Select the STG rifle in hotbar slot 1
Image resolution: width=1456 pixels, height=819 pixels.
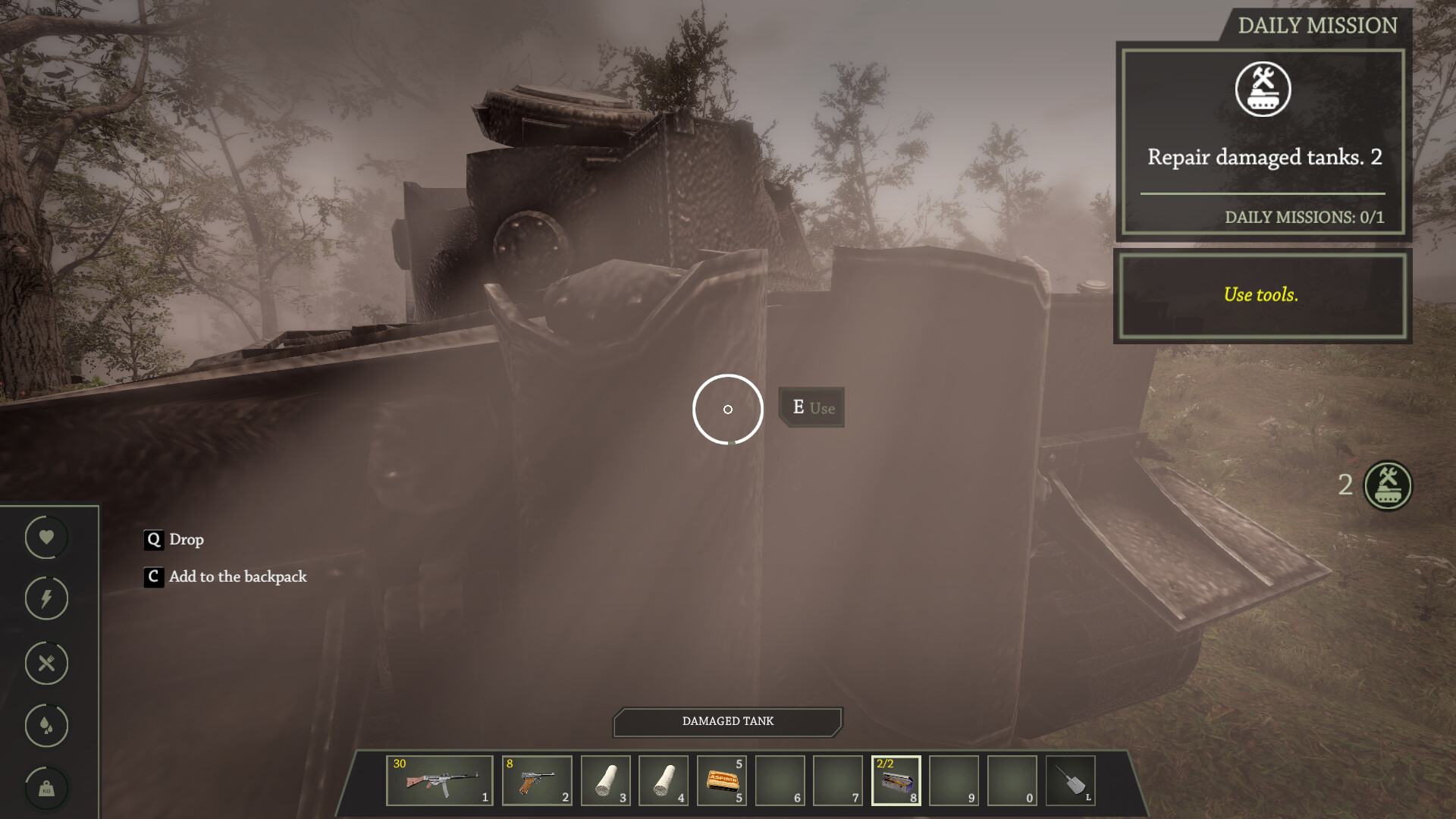point(440,780)
